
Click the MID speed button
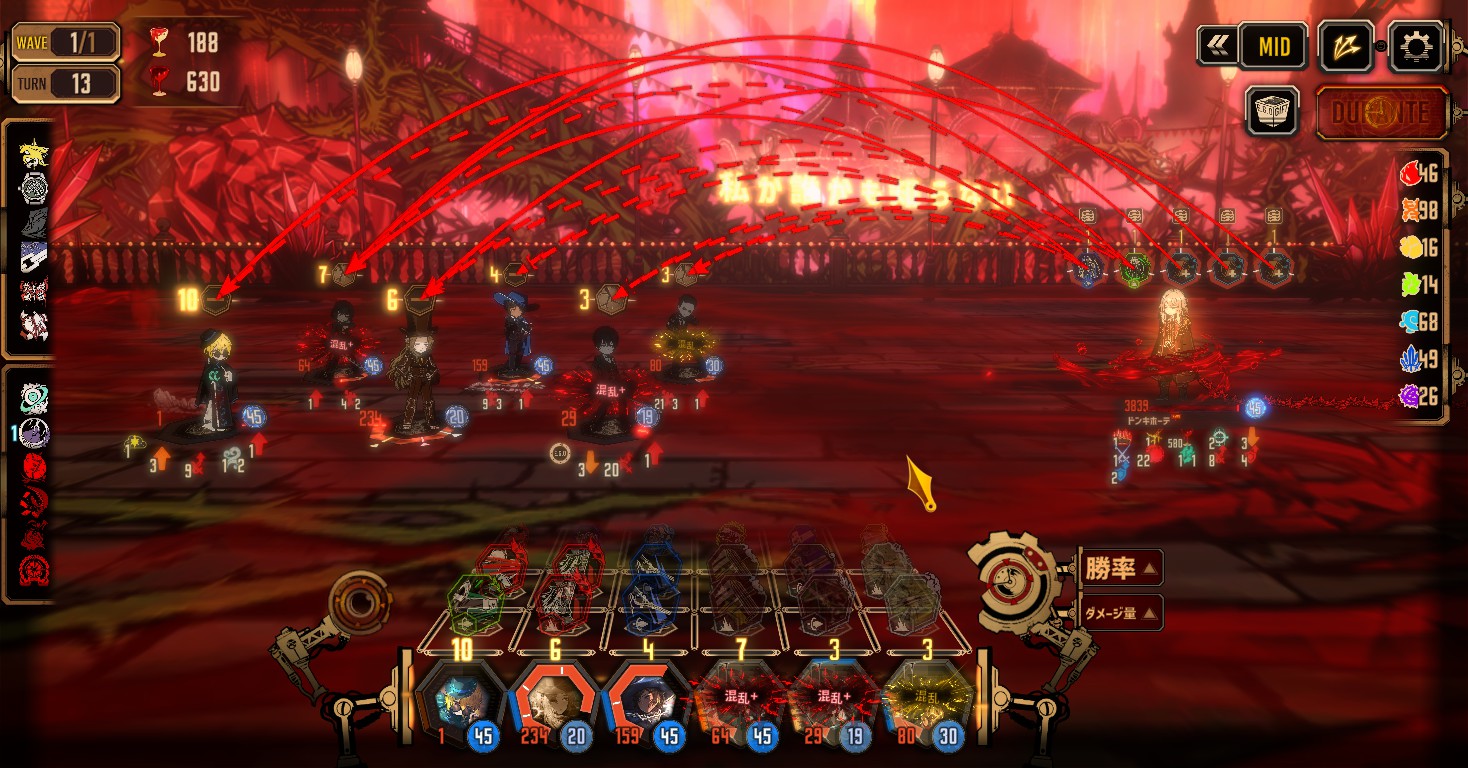[x=1273, y=46]
